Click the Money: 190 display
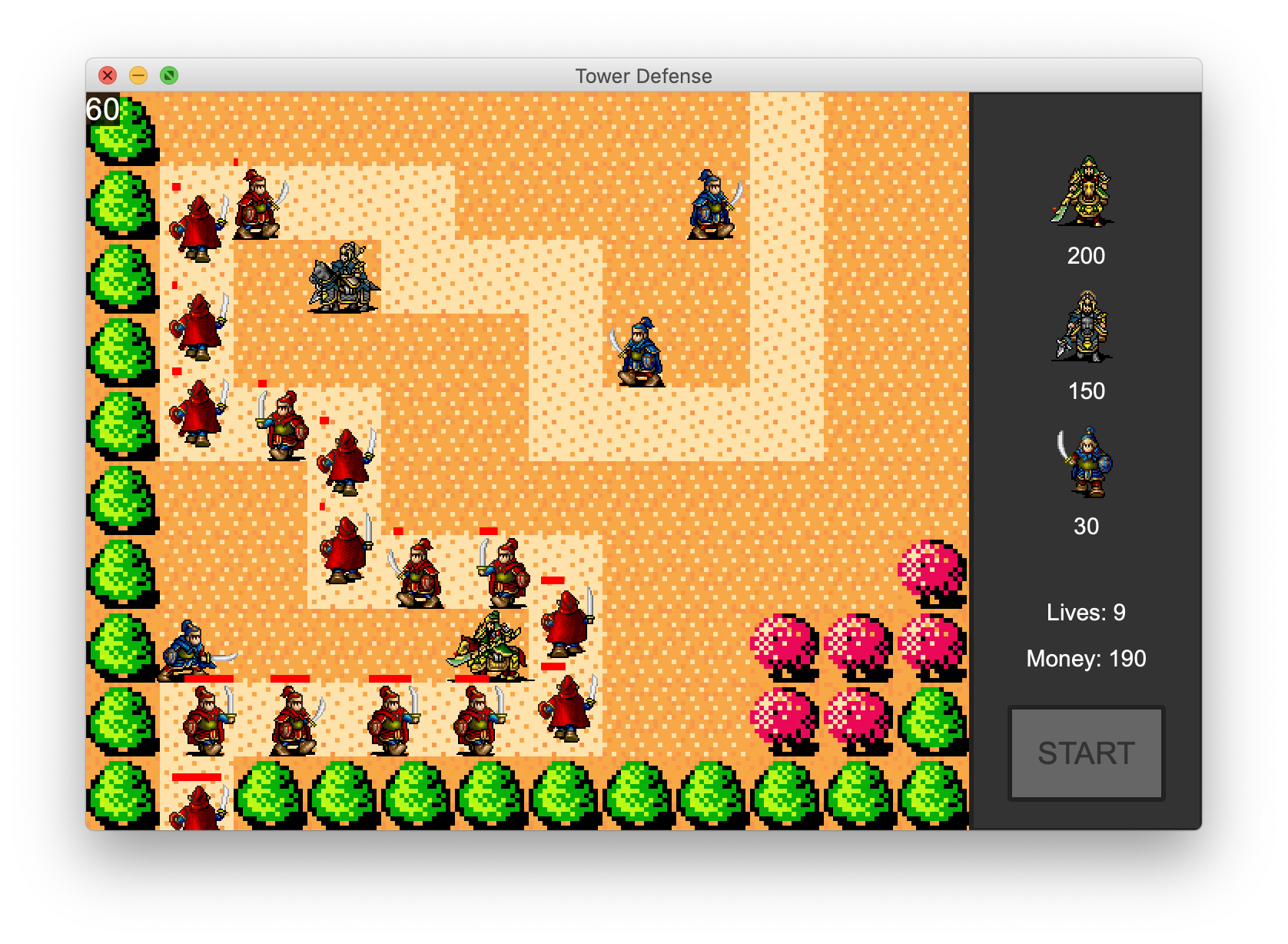 coord(1086,658)
